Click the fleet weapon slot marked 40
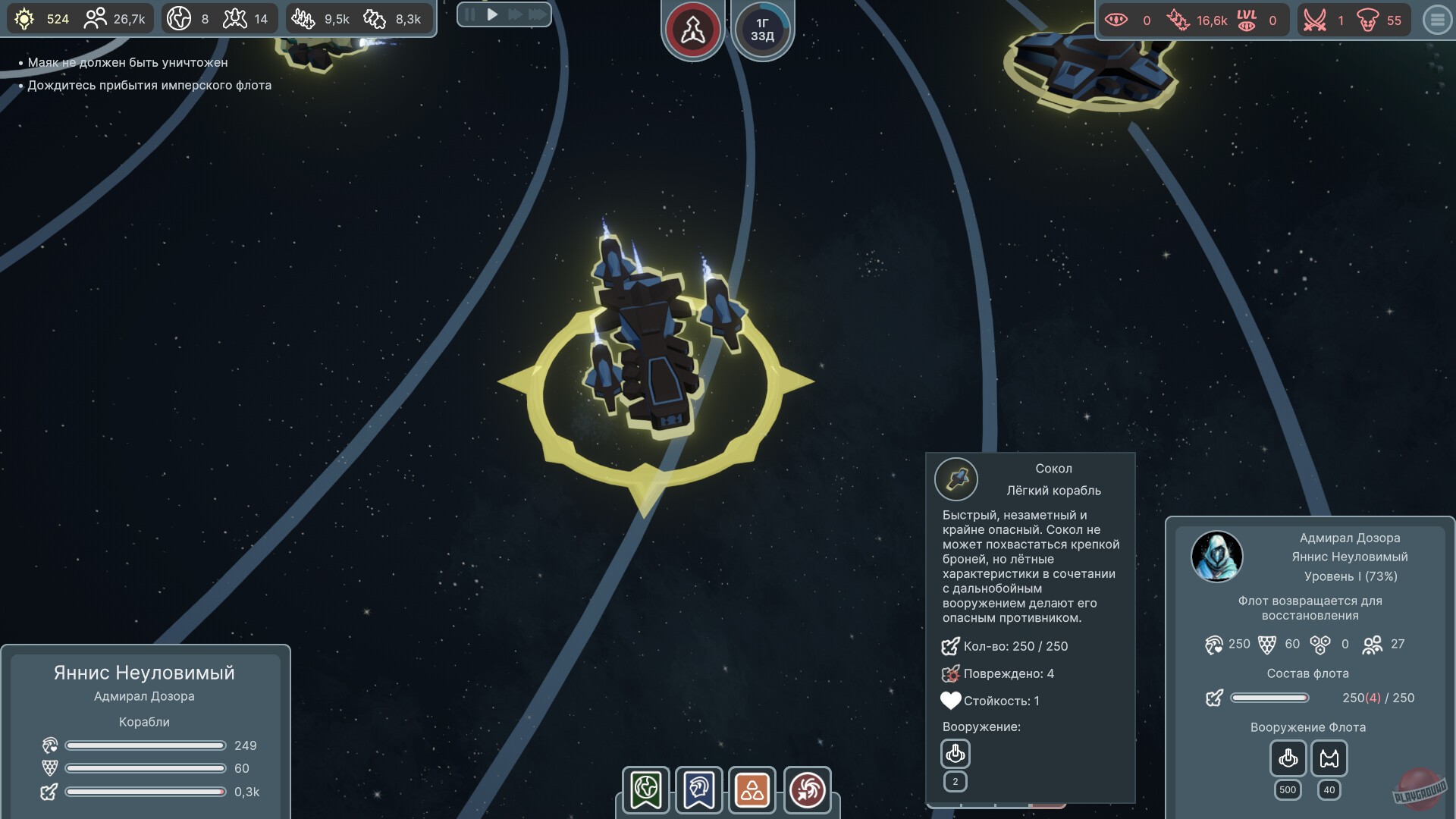This screenshot has width=1456, height=819. pos(1329,758)
